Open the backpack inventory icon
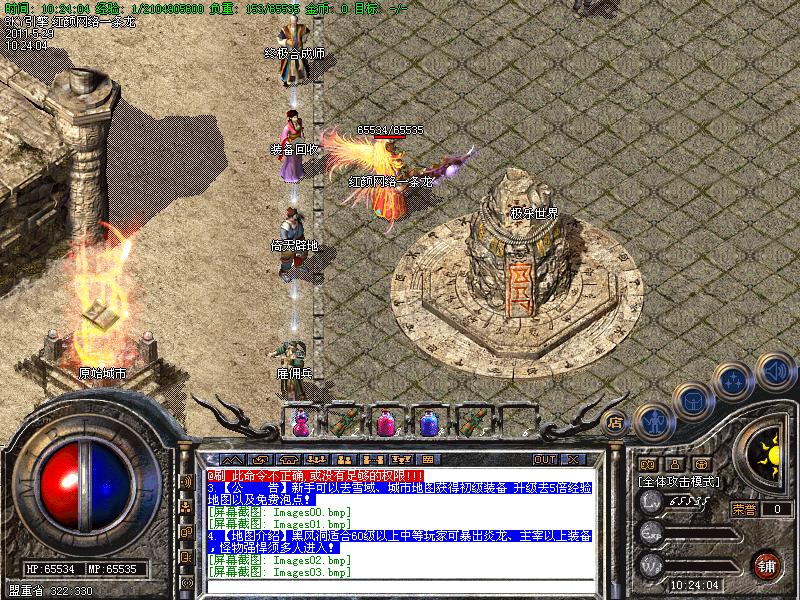This screenshot has width=800, height=600. (x=692, y=400)
